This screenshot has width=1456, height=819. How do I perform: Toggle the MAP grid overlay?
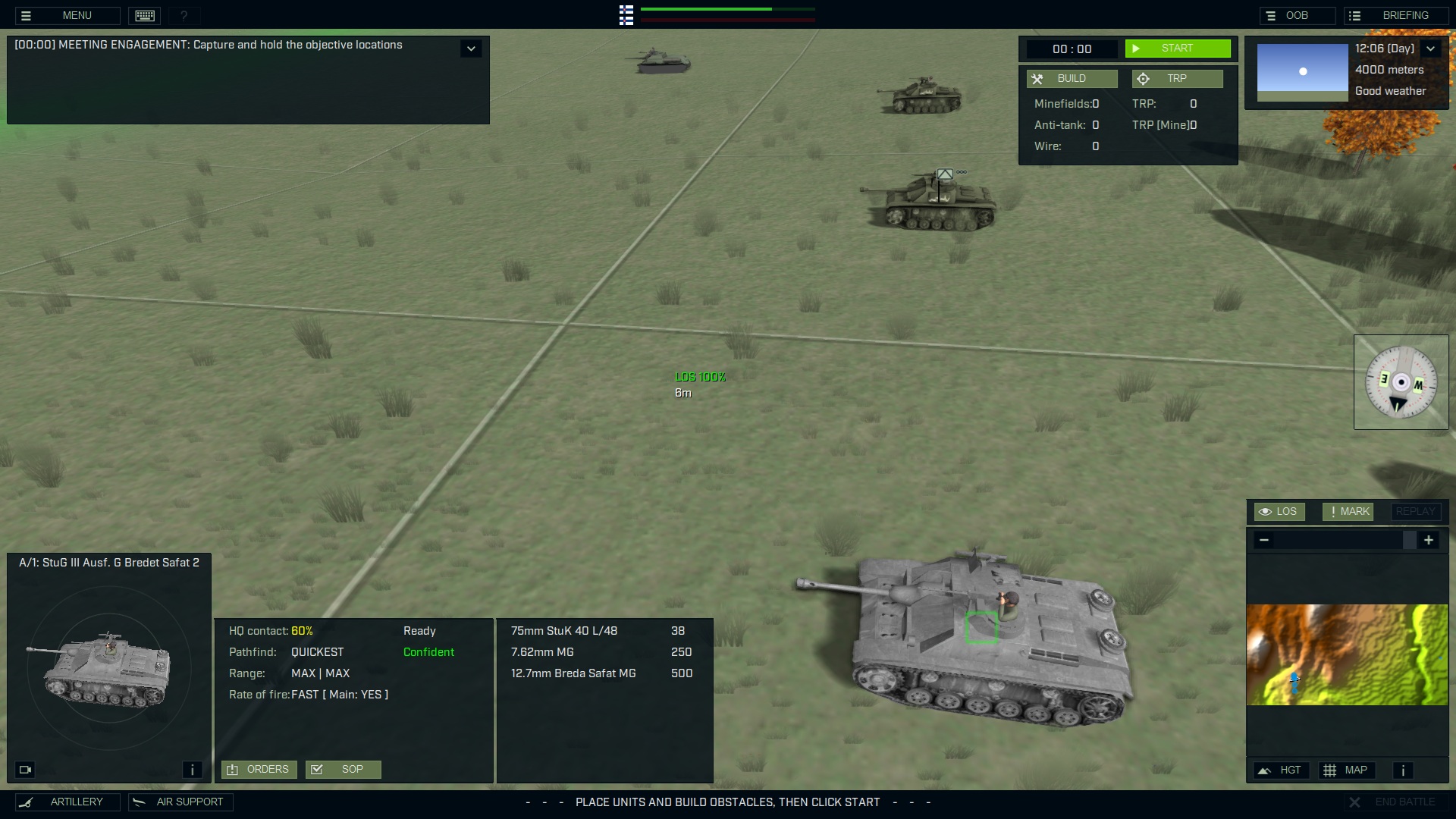pos(1345,770)
